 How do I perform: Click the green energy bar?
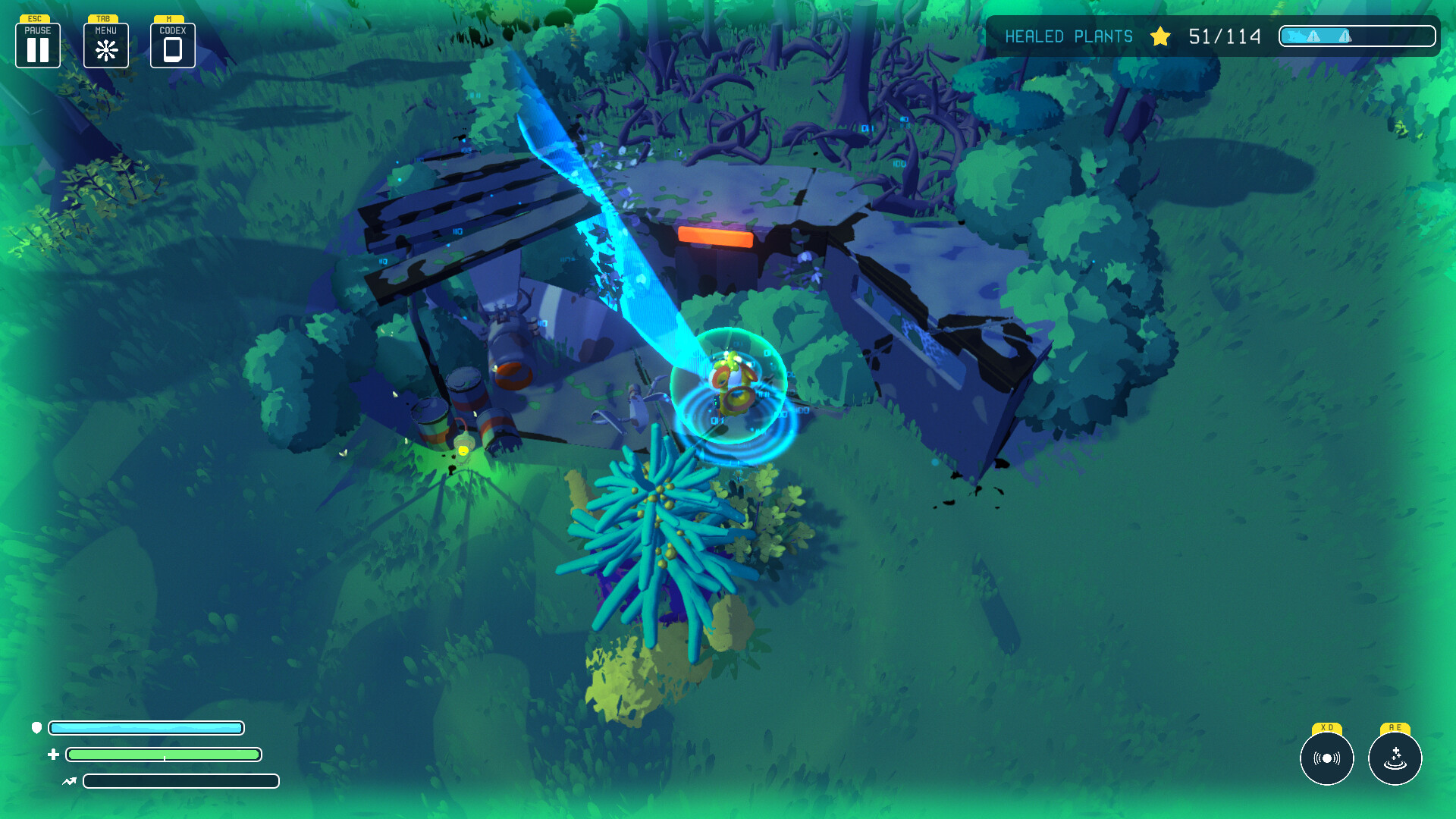tap(163, 755)
